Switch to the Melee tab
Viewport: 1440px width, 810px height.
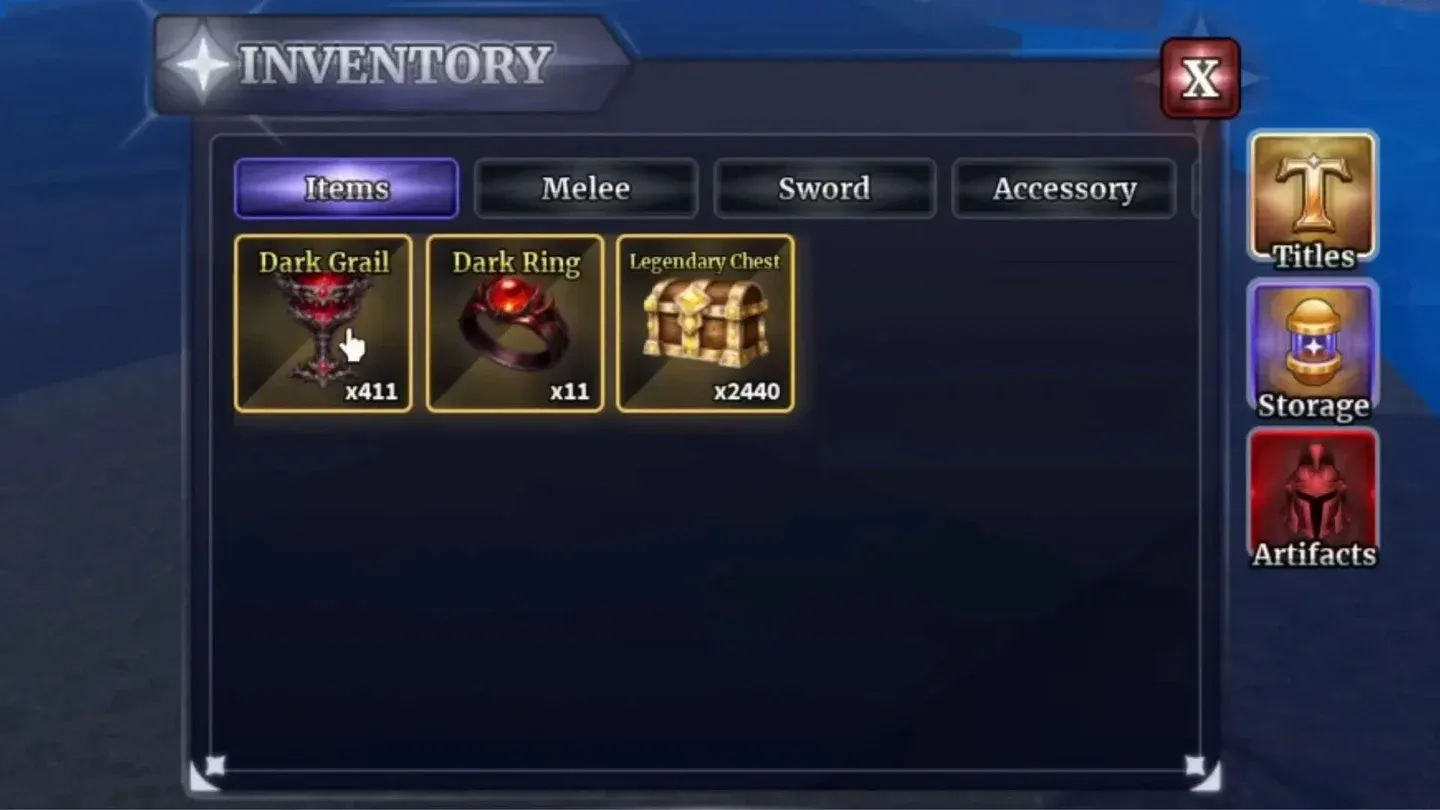point(585,189)
